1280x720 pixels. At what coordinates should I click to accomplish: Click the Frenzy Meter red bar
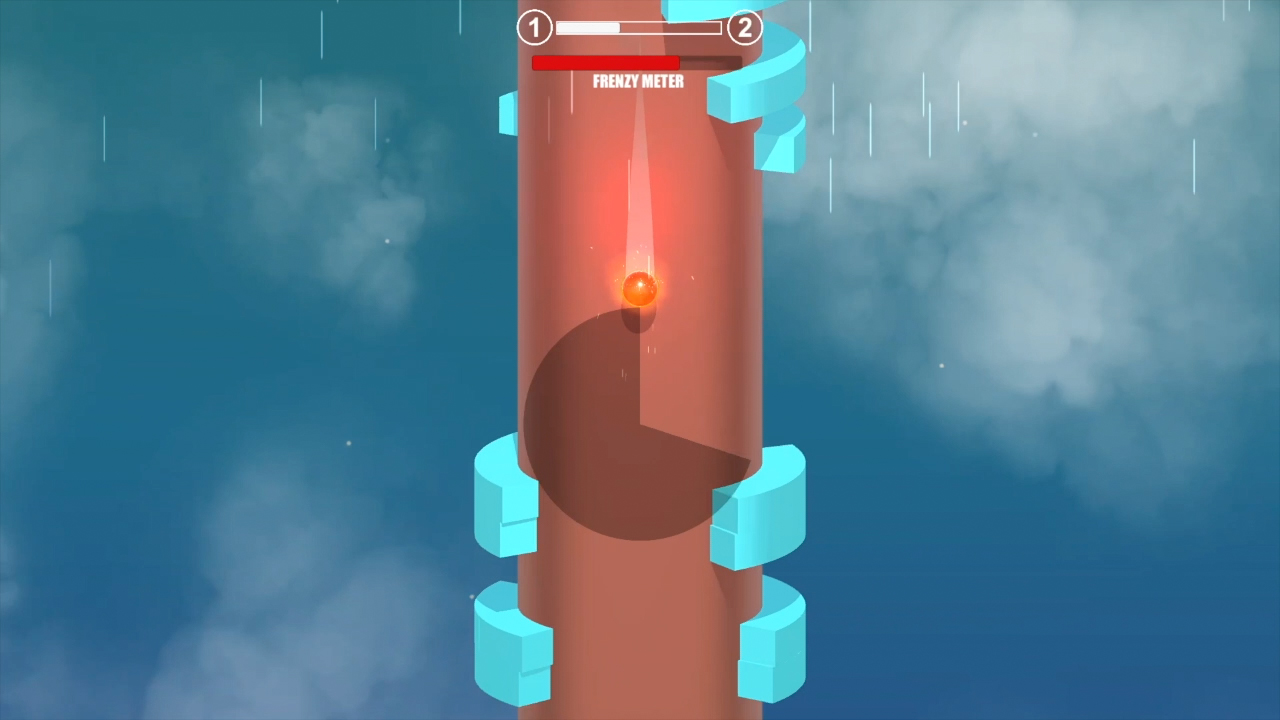pyautogui.click(x=605, y=62)
